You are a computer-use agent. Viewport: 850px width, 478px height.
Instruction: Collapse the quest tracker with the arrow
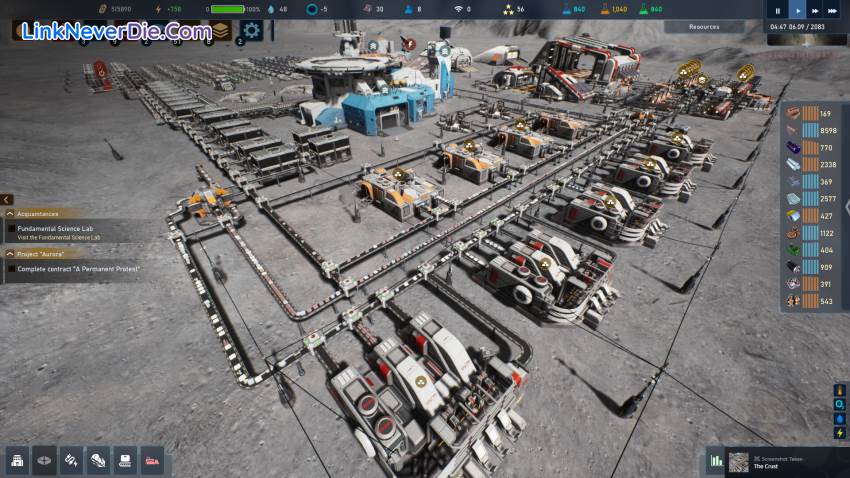[x=6, y=200]
